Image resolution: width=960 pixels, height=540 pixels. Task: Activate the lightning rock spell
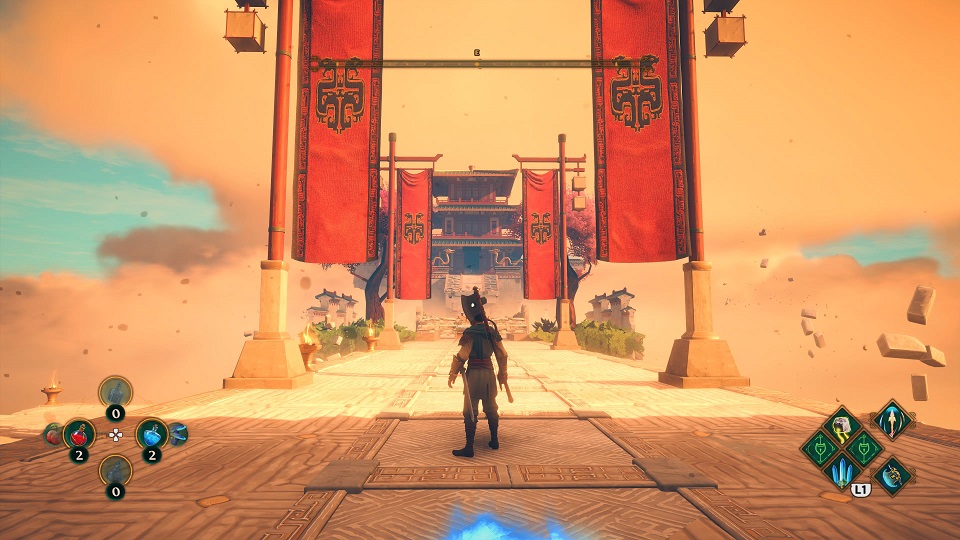pos(842,425)
